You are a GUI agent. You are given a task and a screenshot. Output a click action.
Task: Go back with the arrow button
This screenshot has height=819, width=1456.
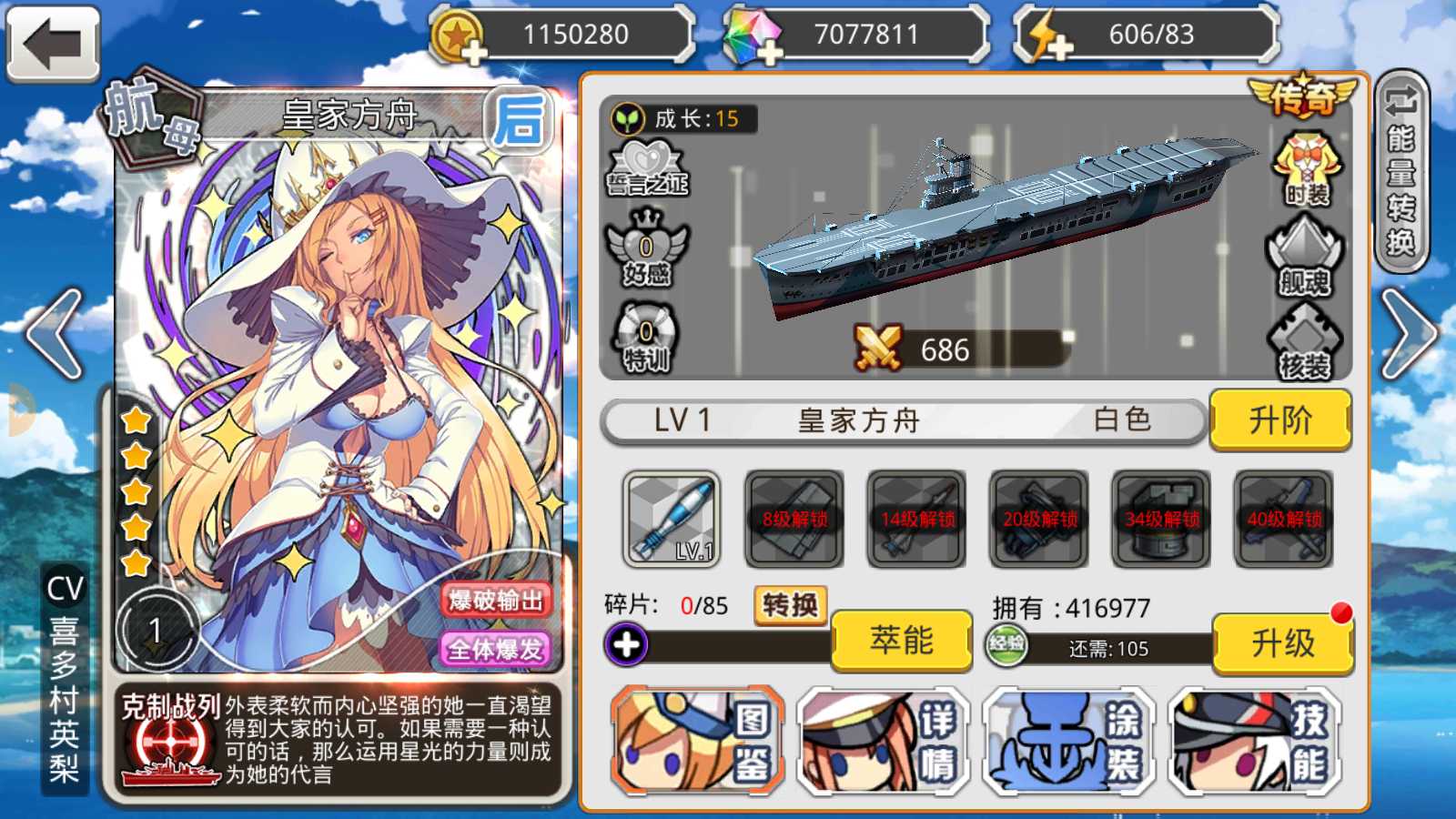pos(53,43)
